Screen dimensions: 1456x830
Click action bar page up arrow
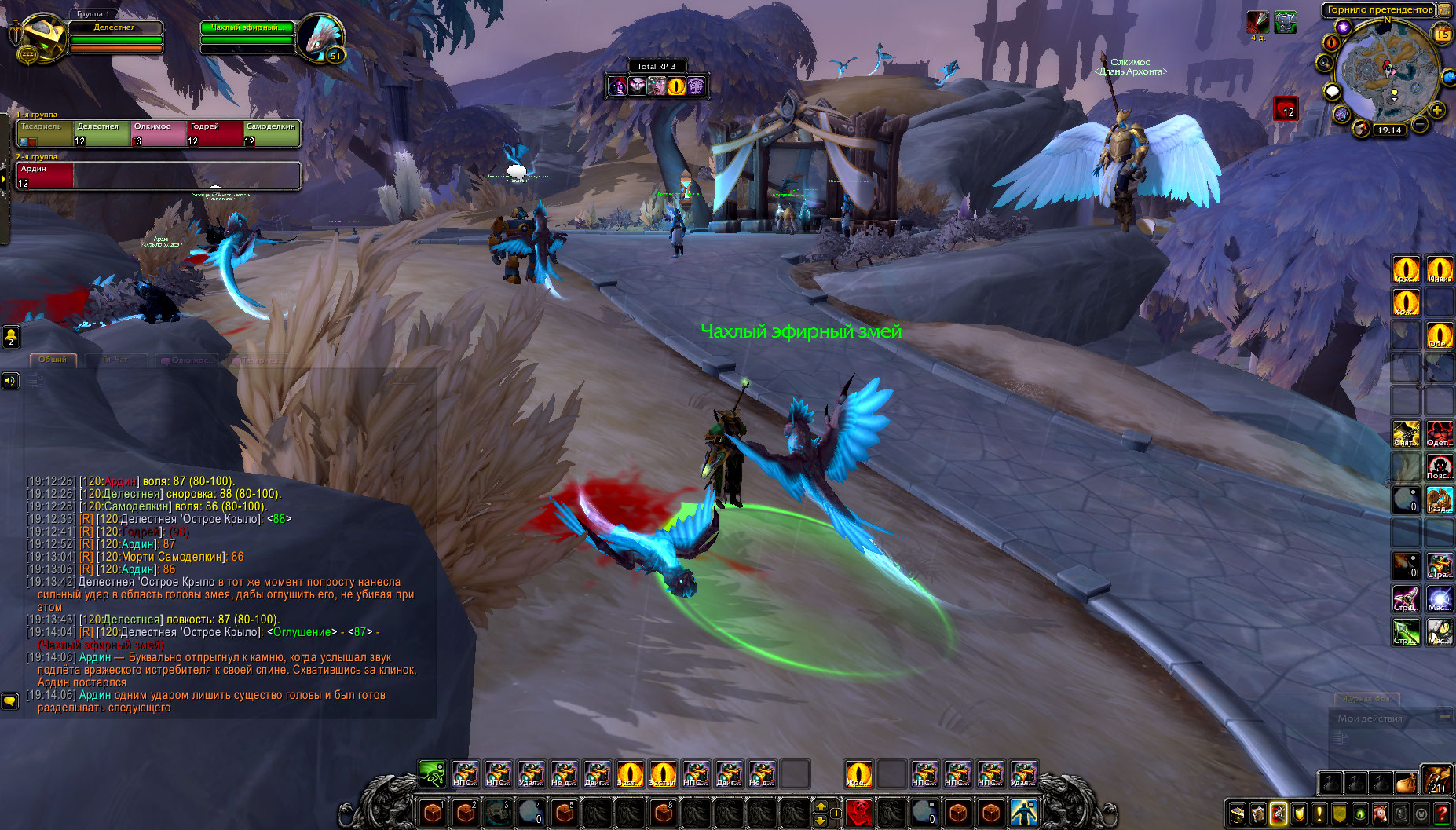821,806
